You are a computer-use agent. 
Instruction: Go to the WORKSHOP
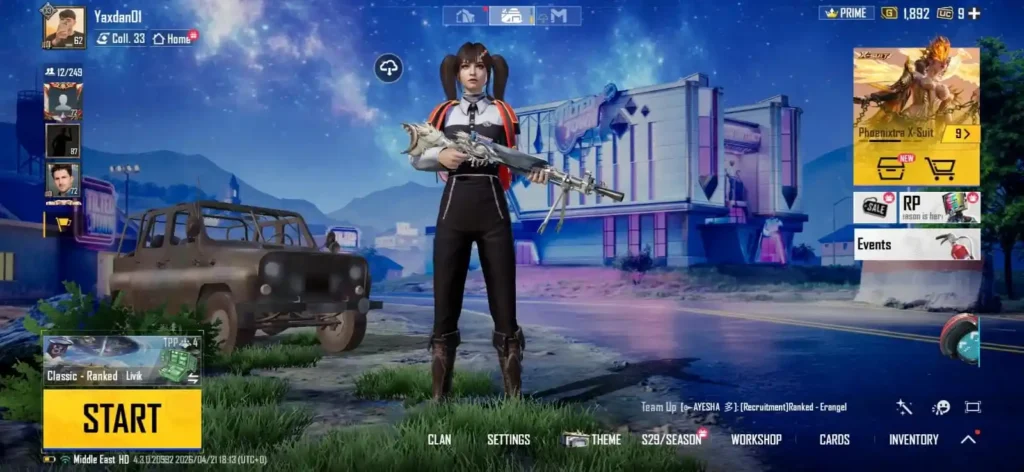click(756, 440)
